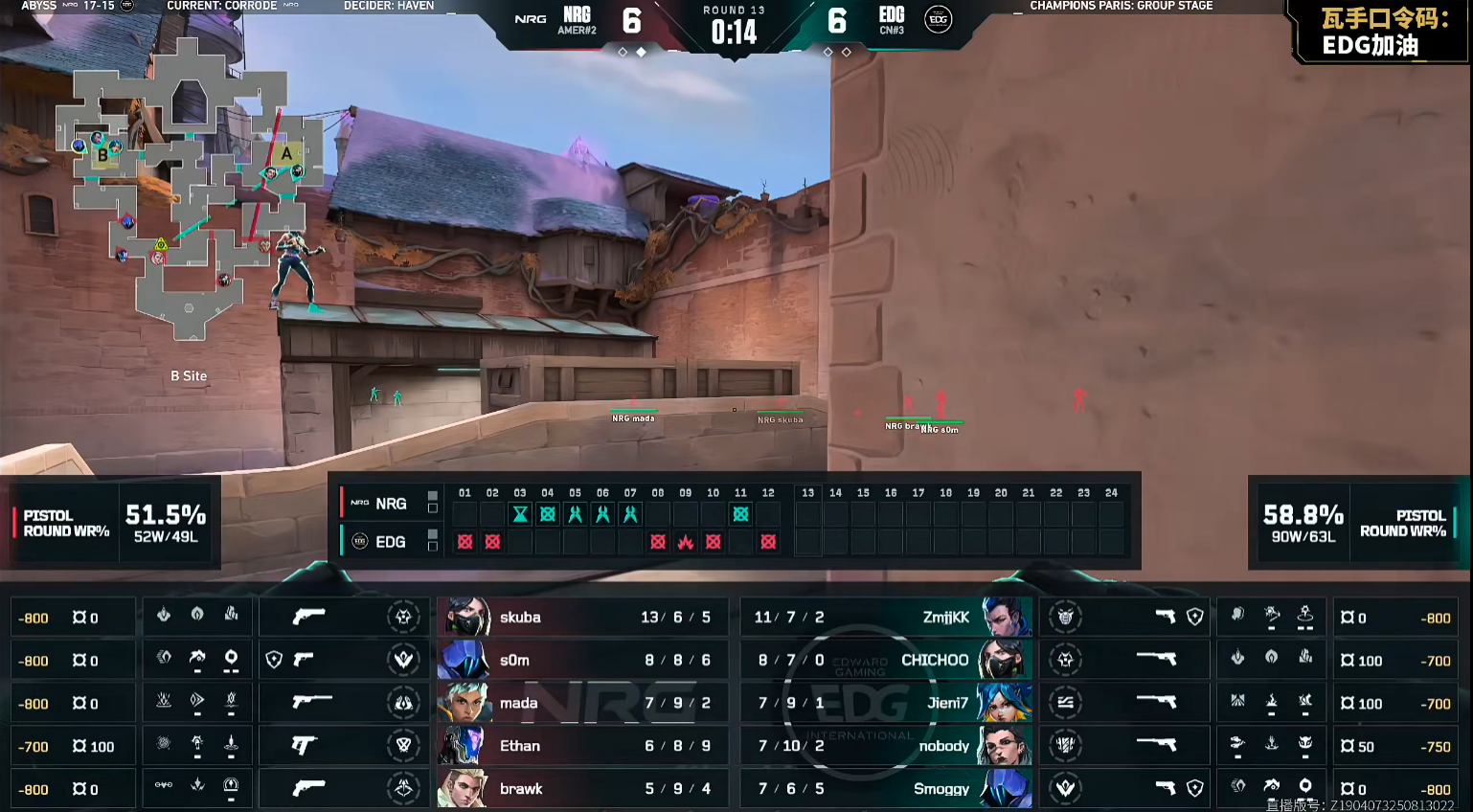Choose CHICHOO's agent portrait
This screenshot has width=1473, height=812.
[x=1005, y=661]
